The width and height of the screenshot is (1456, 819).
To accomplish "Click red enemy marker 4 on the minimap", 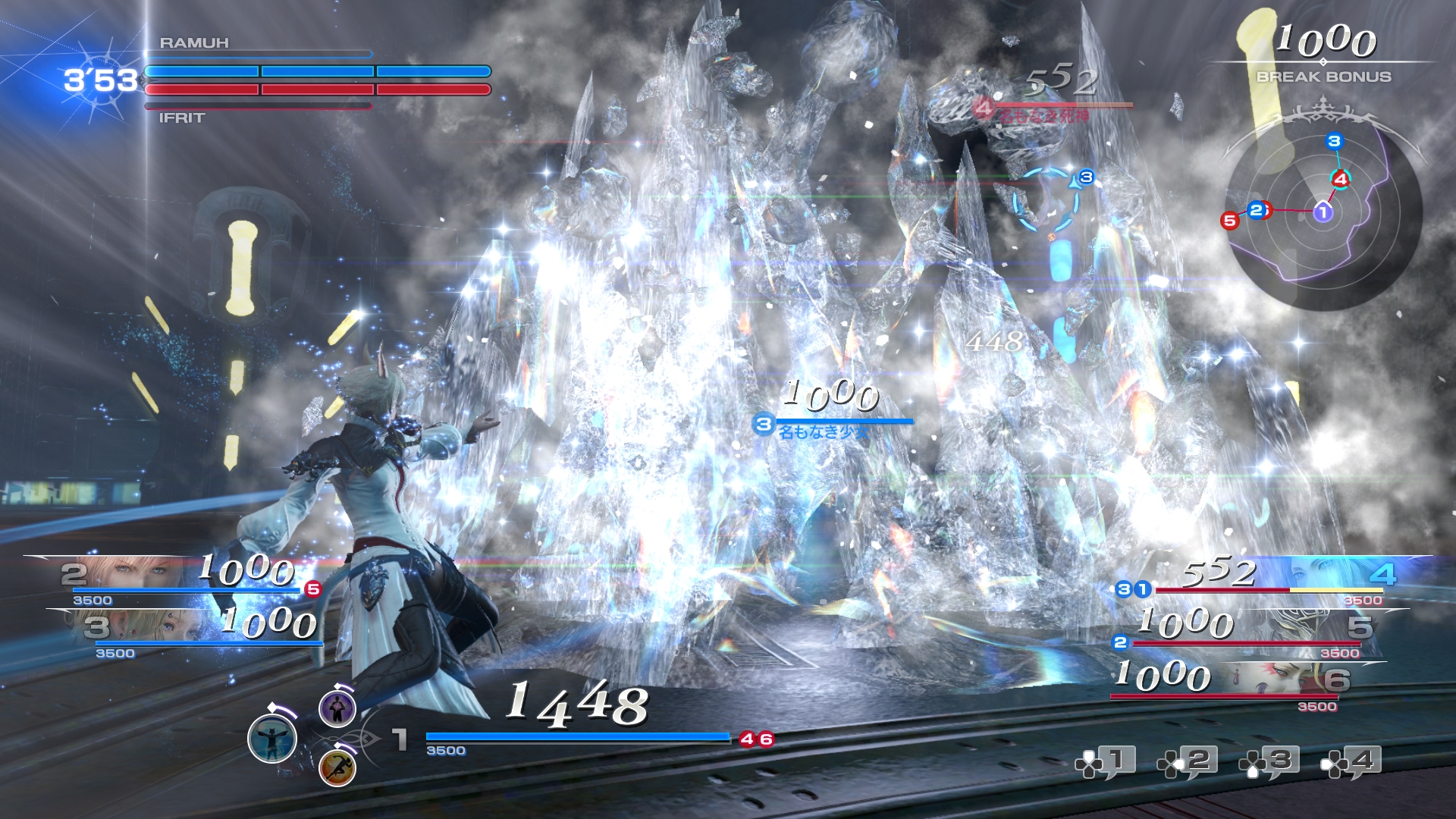I will pos(1340,179).
